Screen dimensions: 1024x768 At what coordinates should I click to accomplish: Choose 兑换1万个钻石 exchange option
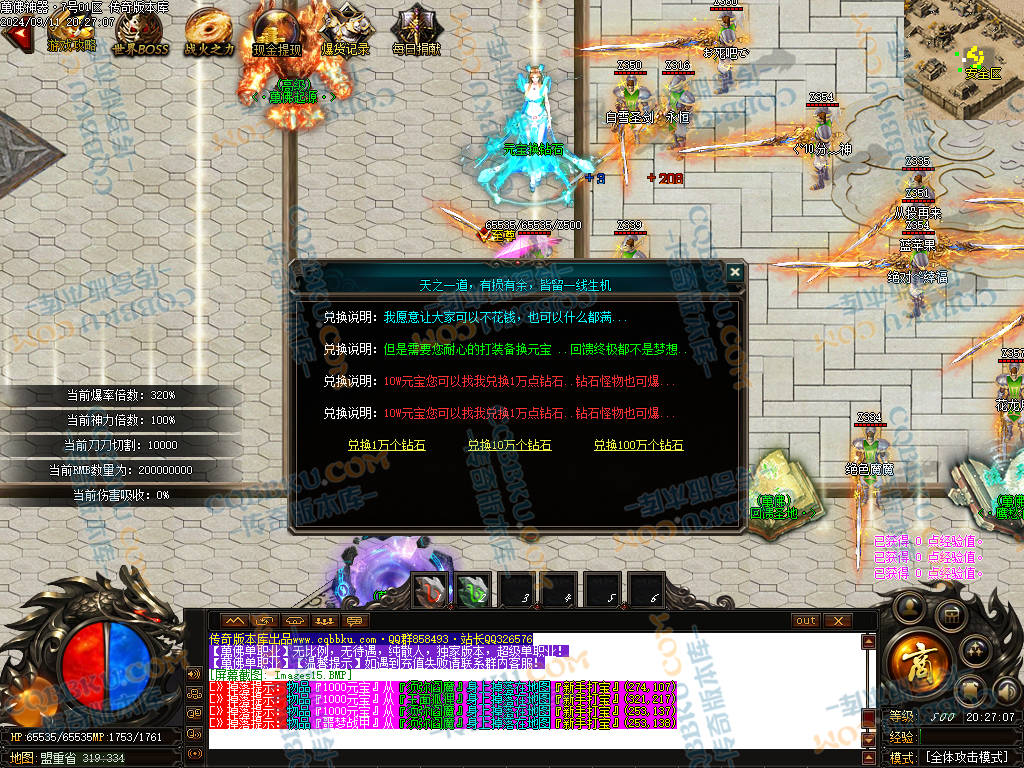[x=386, y=445]
